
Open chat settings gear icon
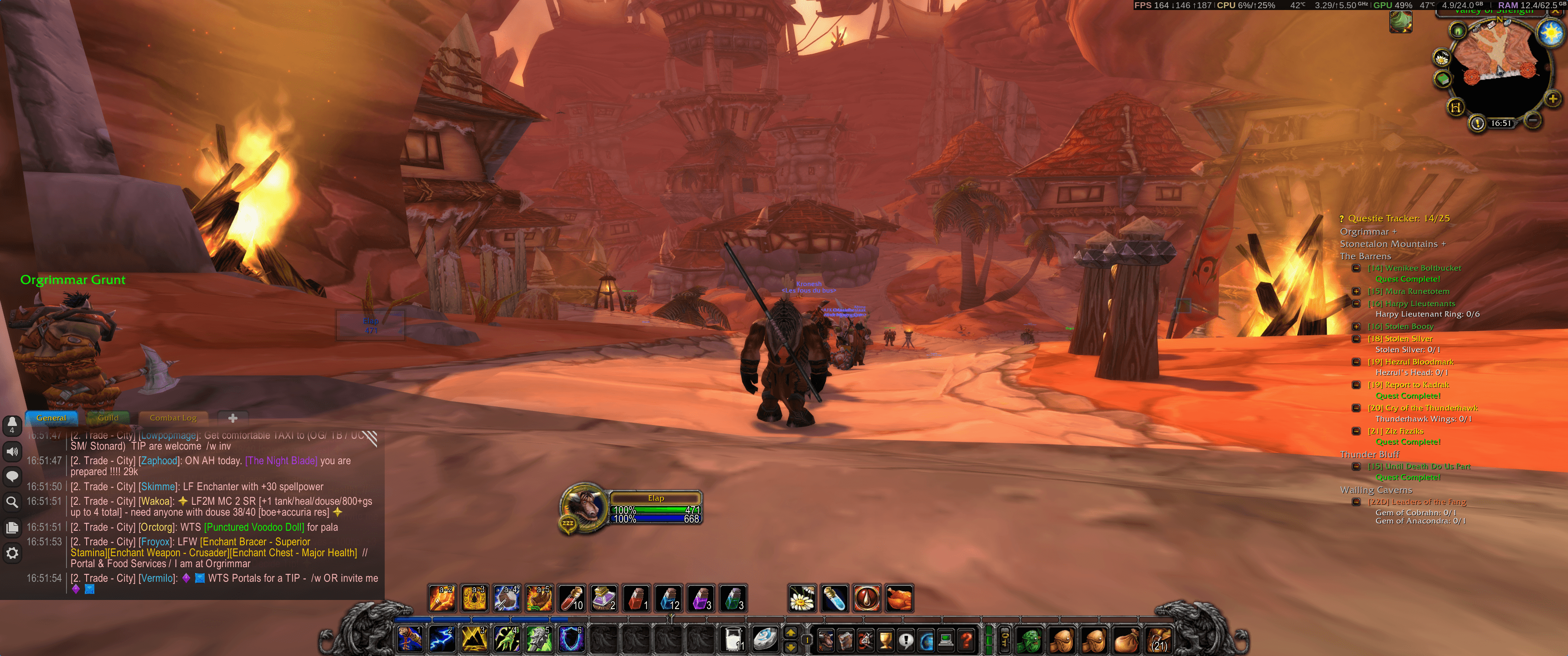tap(12, 553)
